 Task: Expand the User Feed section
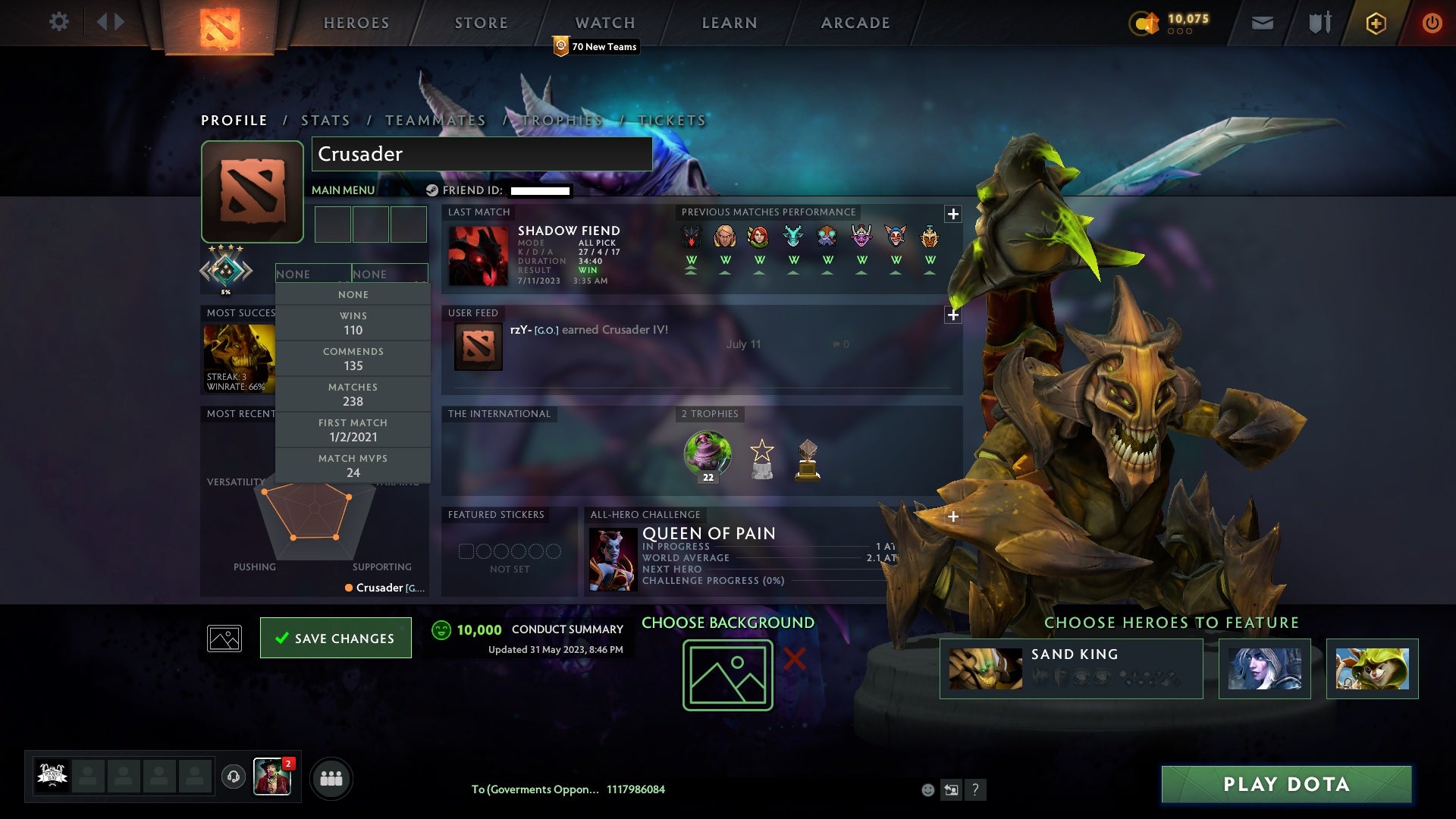[953, 315]
